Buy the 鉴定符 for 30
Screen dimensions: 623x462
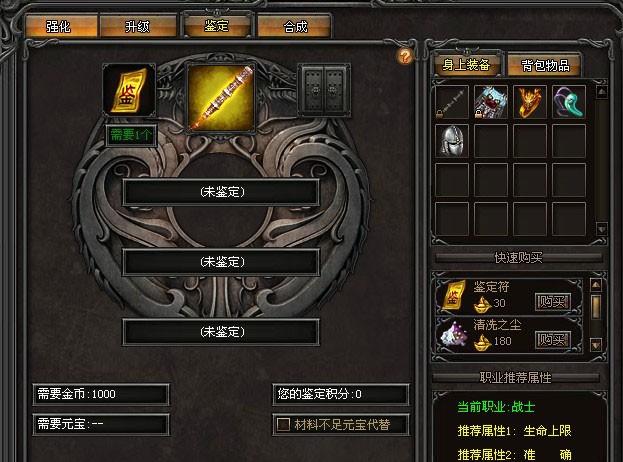552,301
